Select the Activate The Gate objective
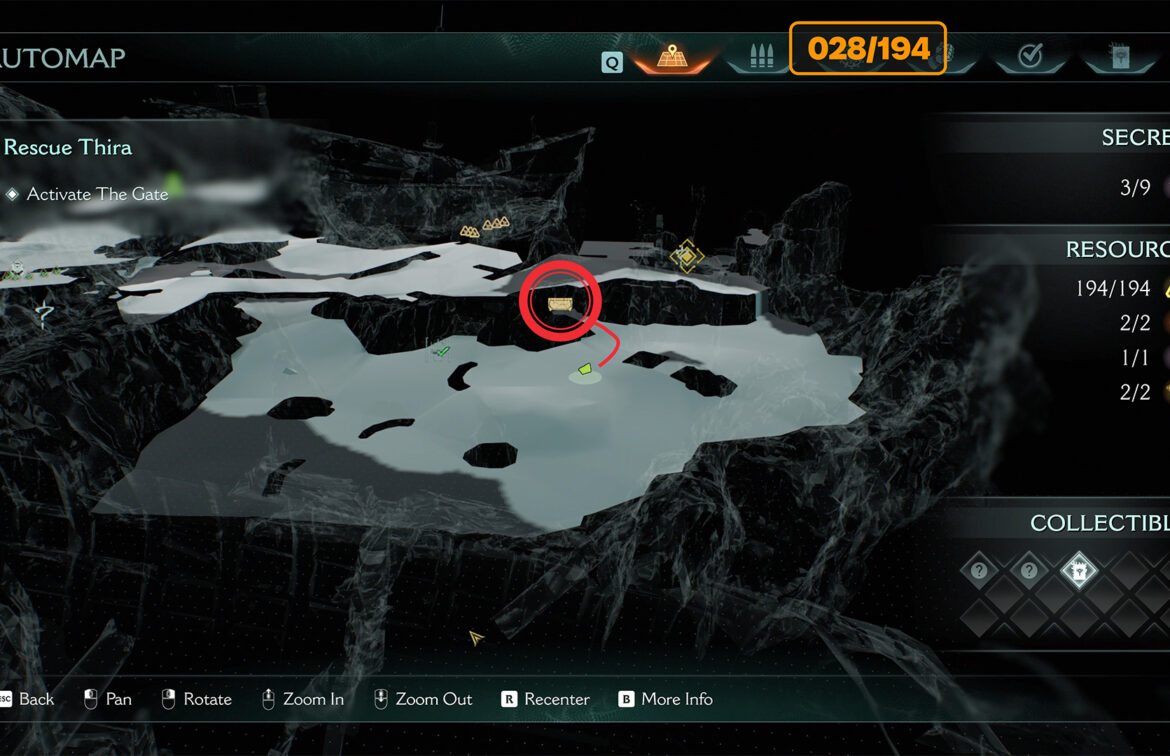 point(97,194)
